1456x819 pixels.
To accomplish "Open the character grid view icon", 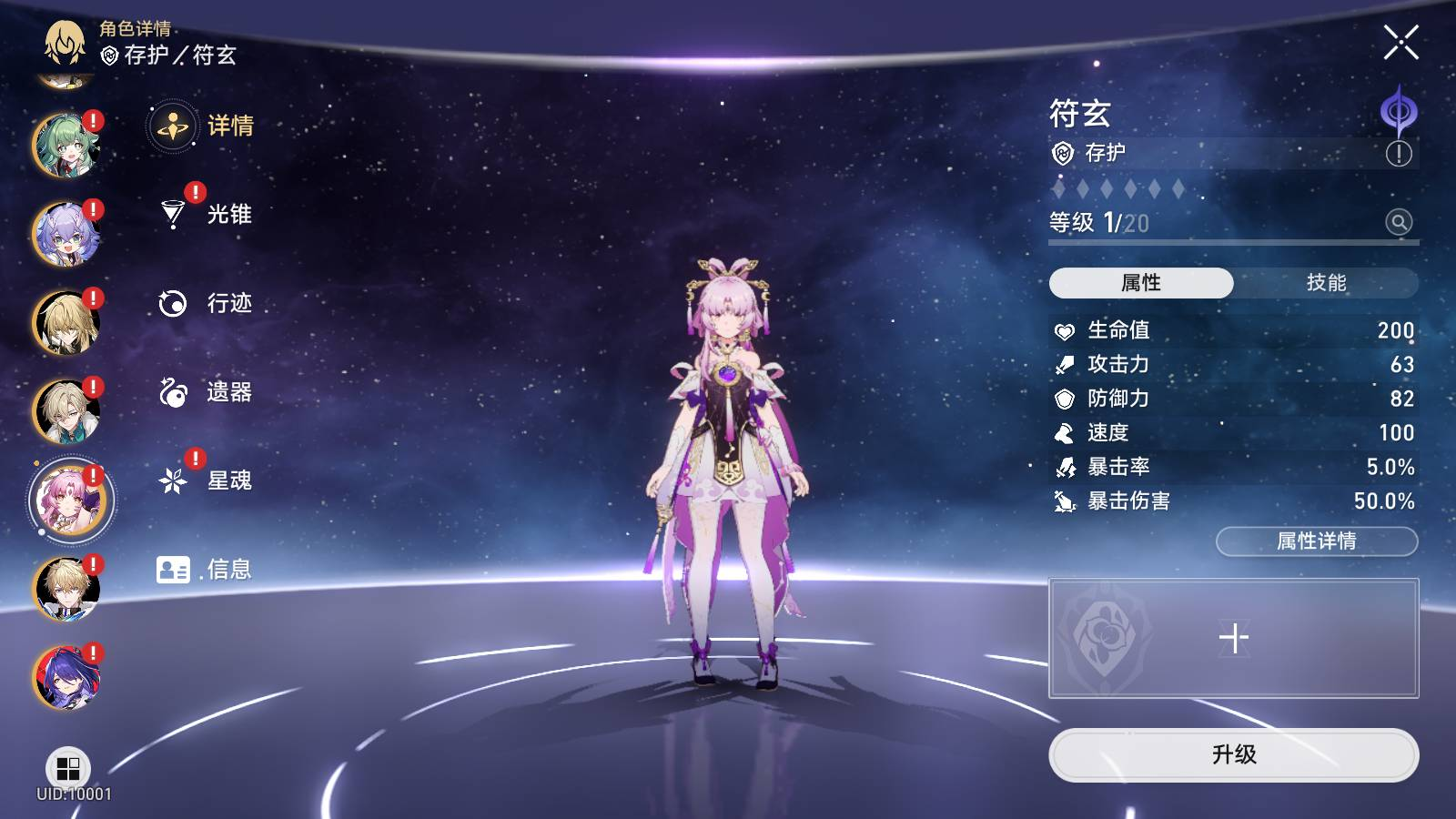I will click(68, 769).
